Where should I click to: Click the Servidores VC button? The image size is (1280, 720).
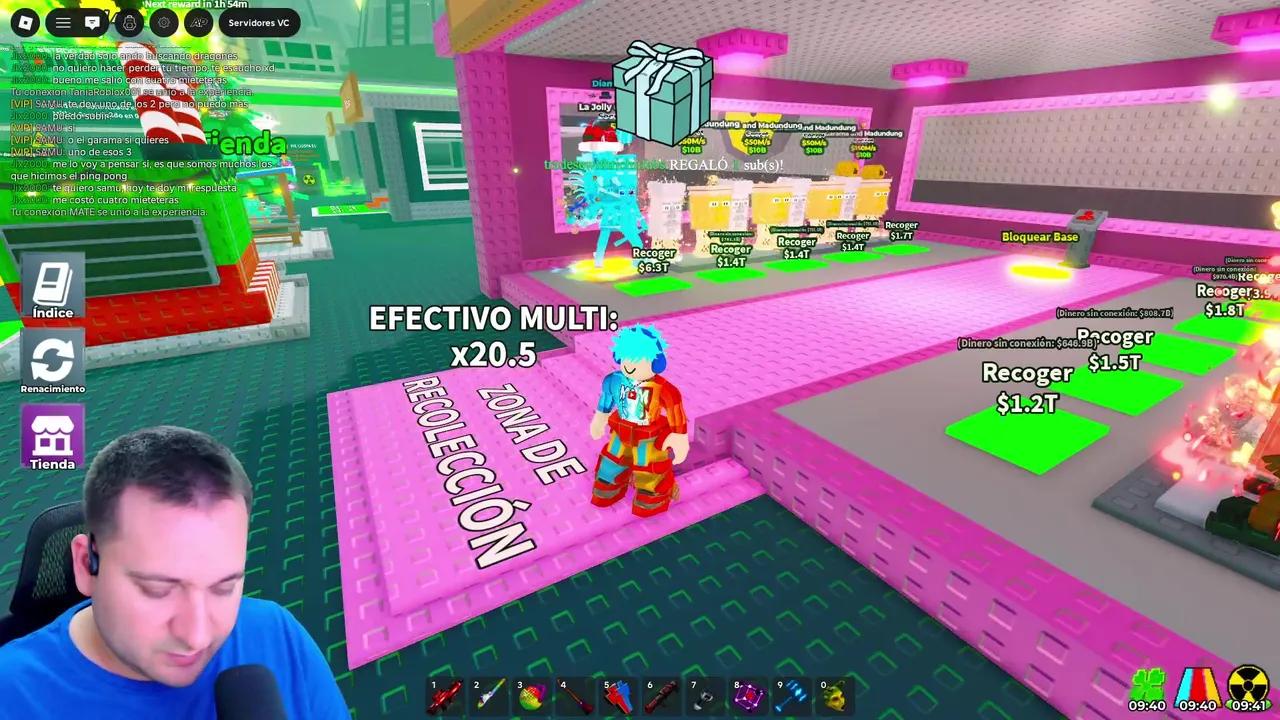click(258, 22)
